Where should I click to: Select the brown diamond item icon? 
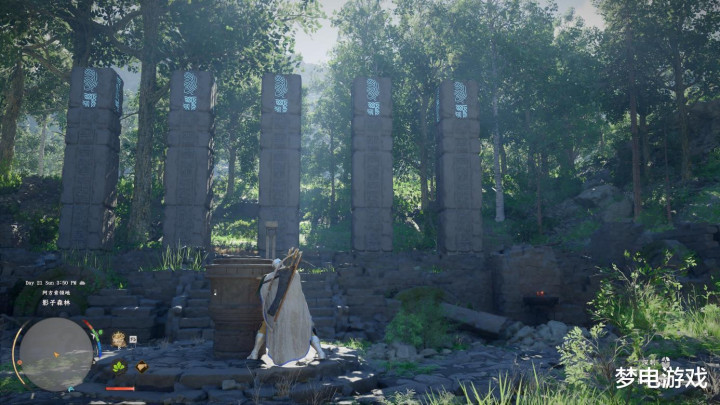coord(141,367)
